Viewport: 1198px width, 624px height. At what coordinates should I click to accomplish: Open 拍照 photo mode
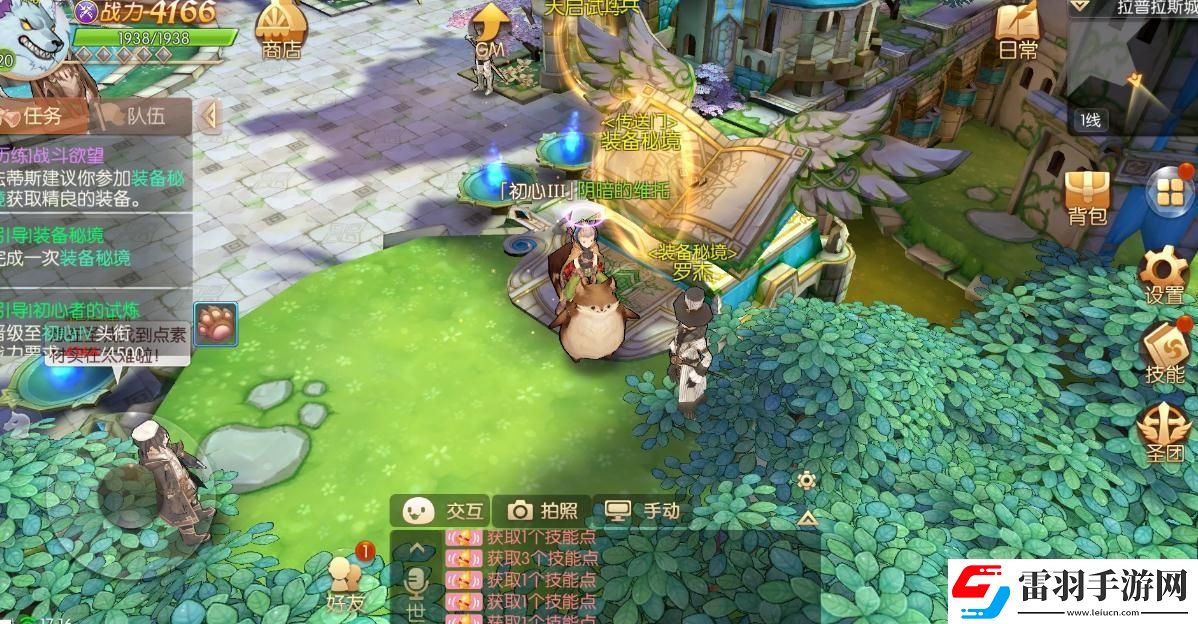pyautogui.click(x=543, y=511)
